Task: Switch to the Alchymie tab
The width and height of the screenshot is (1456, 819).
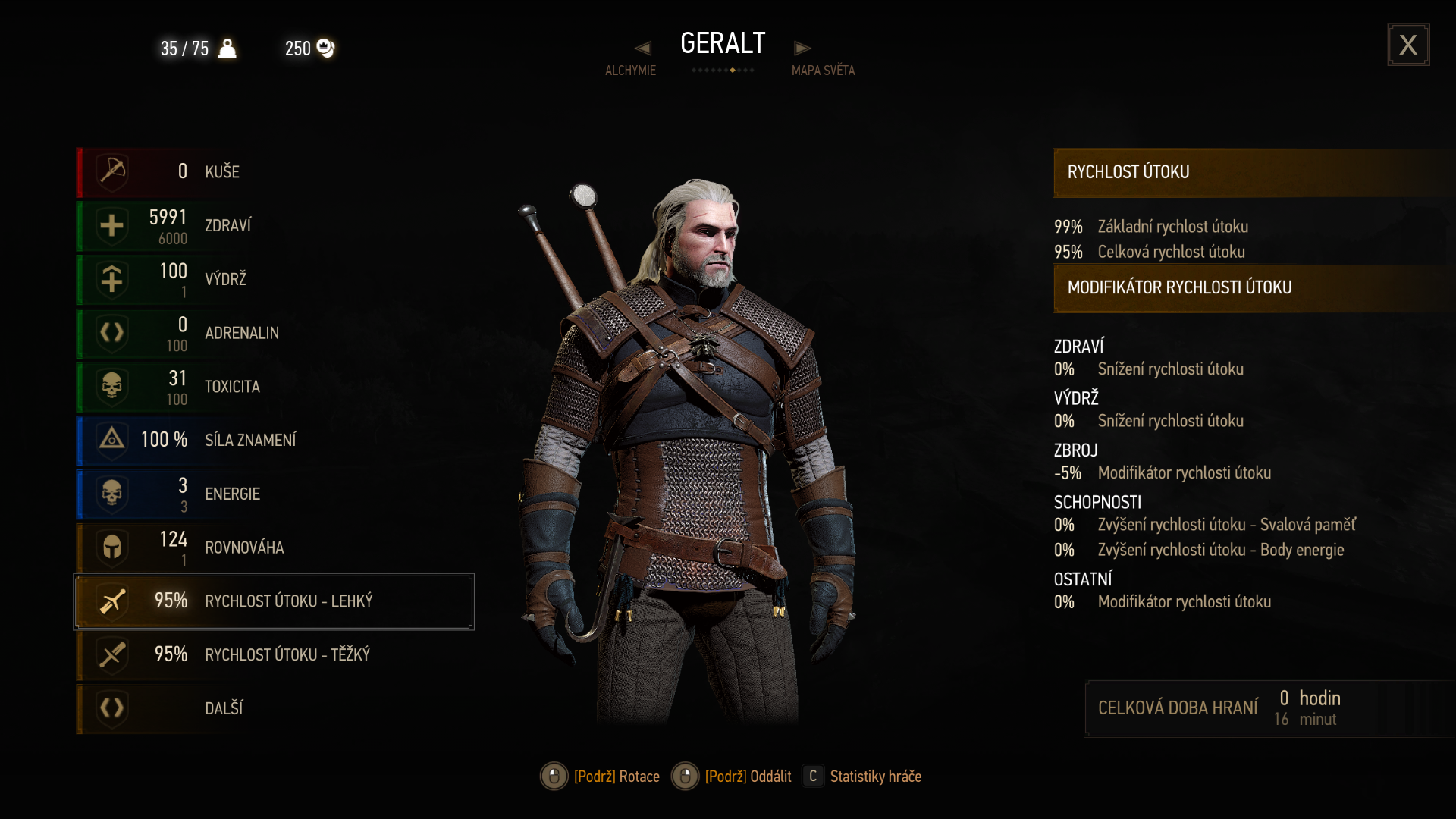Action: (x=630, y=71)
